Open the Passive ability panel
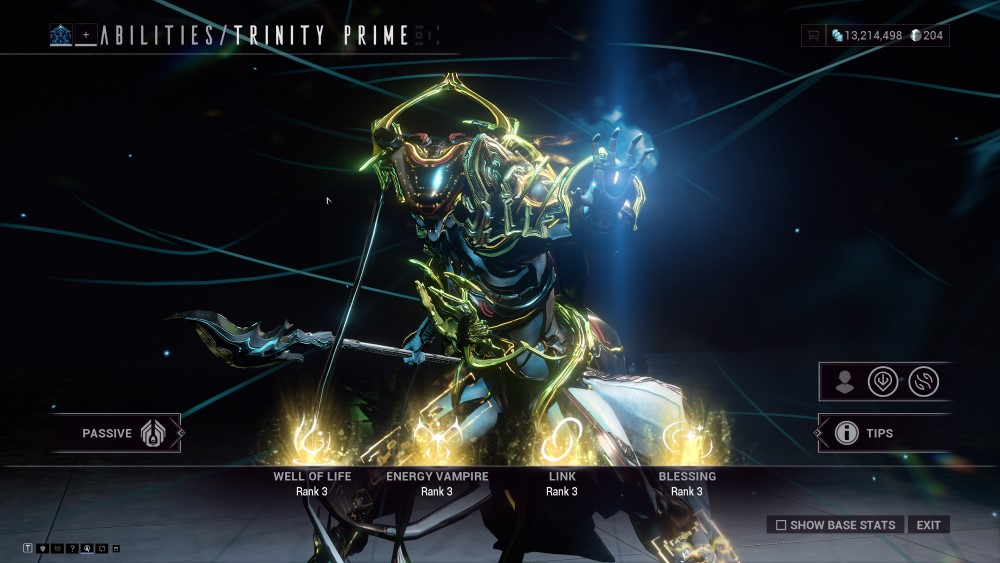 pyautogui.click(x=117, y=433)
